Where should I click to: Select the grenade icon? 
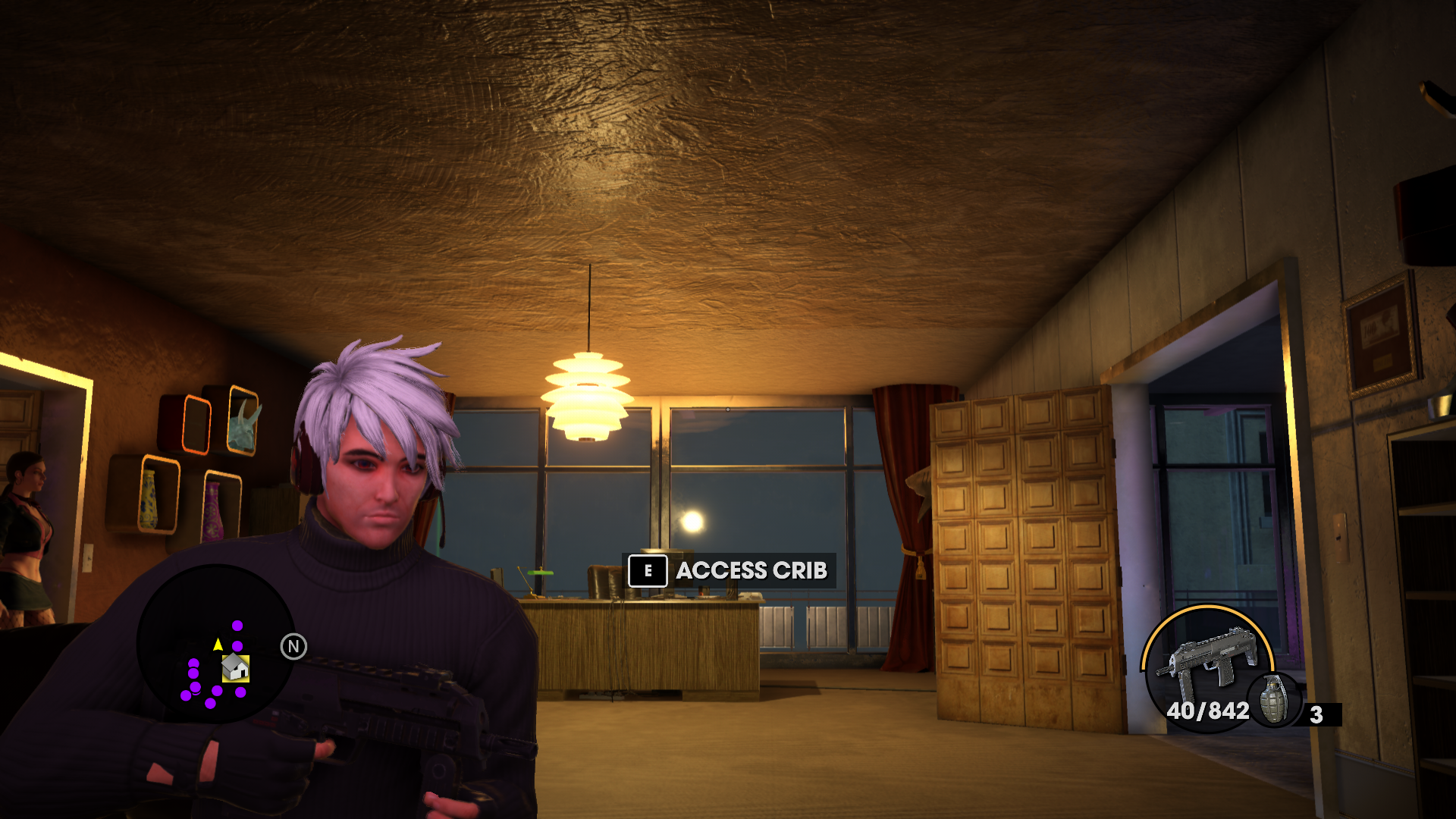tap(1274, 700)
